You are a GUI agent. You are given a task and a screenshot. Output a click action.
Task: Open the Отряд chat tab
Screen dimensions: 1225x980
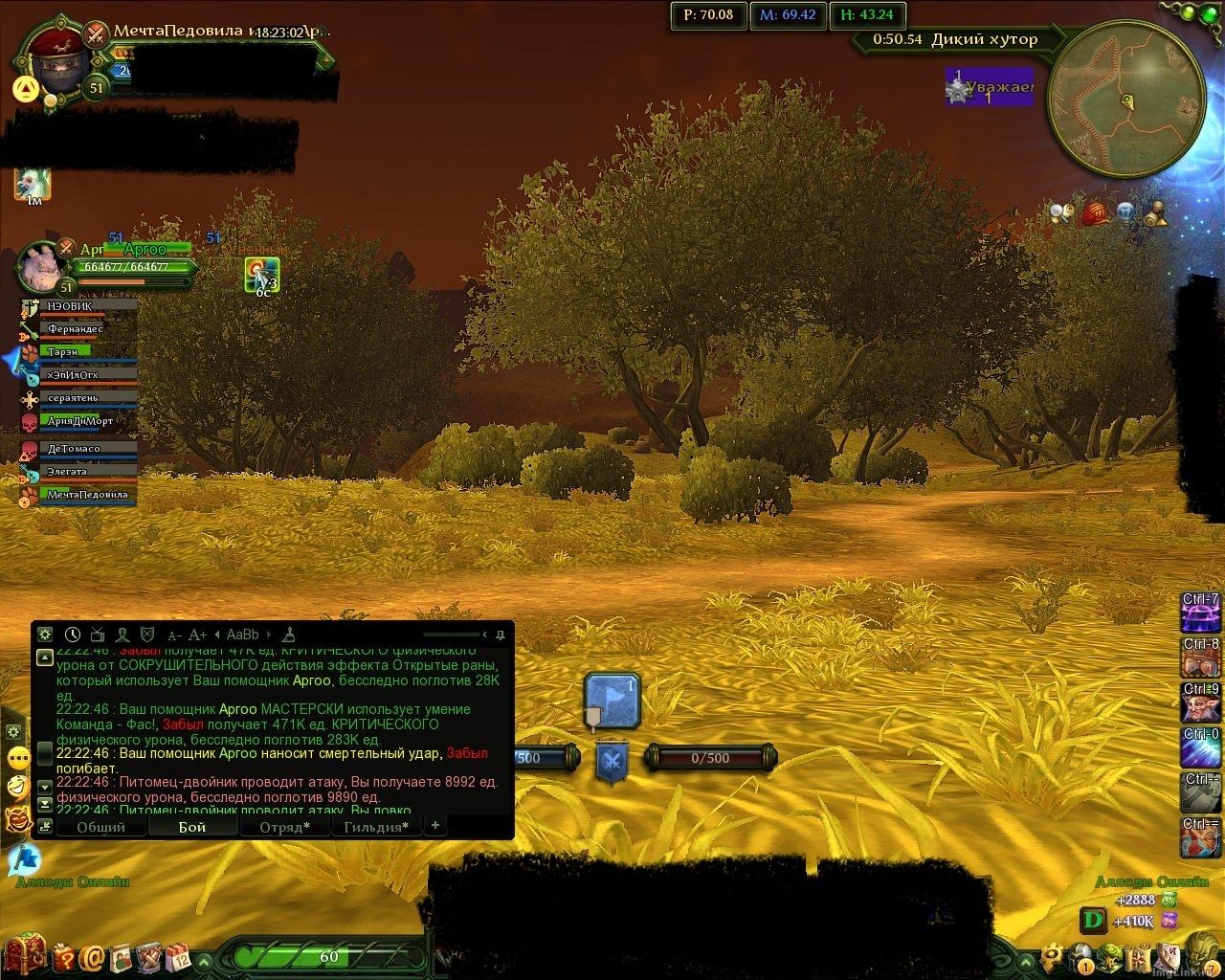coord(284,827)
